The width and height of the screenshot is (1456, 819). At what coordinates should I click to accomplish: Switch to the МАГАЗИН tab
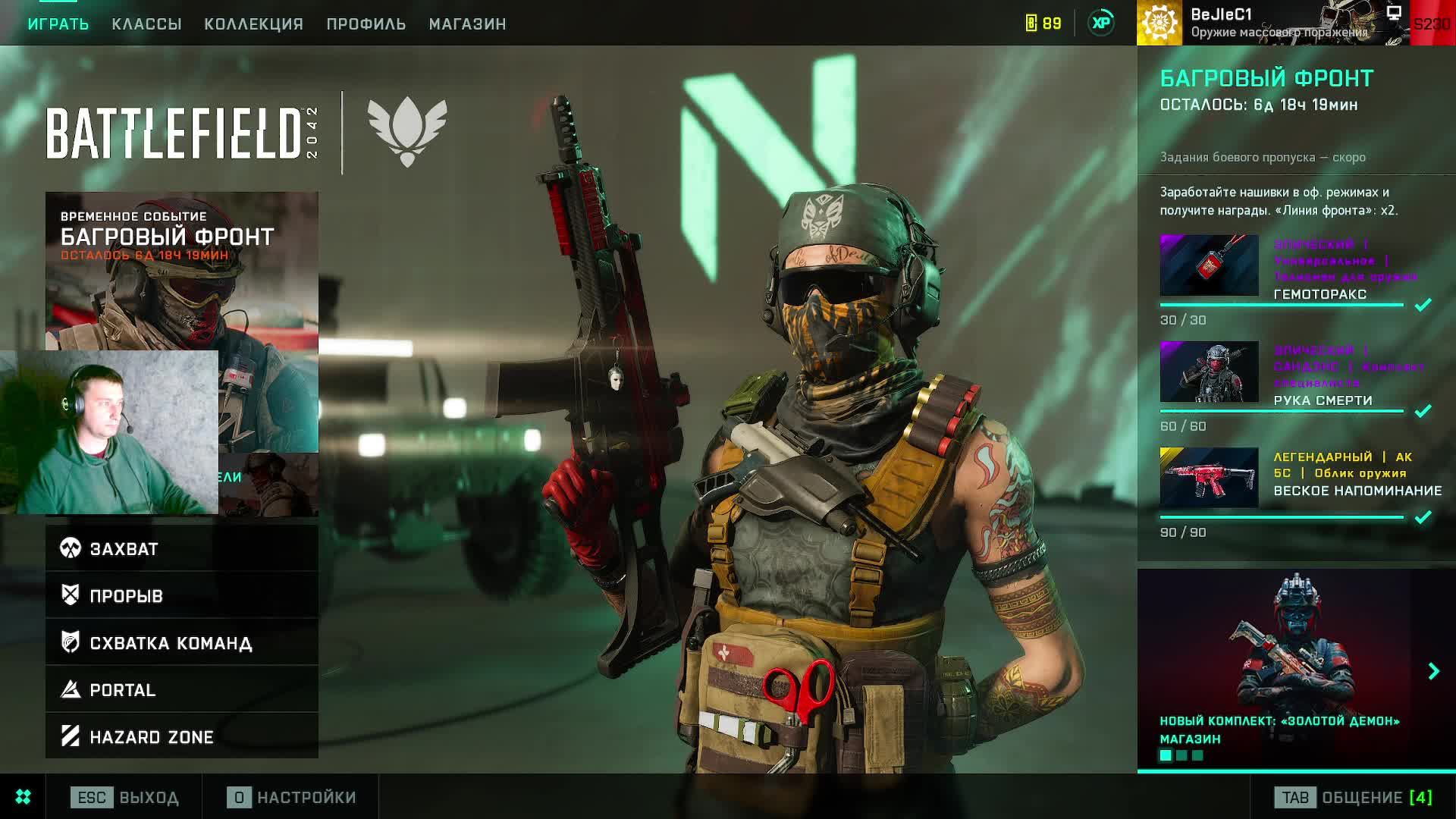467,24
